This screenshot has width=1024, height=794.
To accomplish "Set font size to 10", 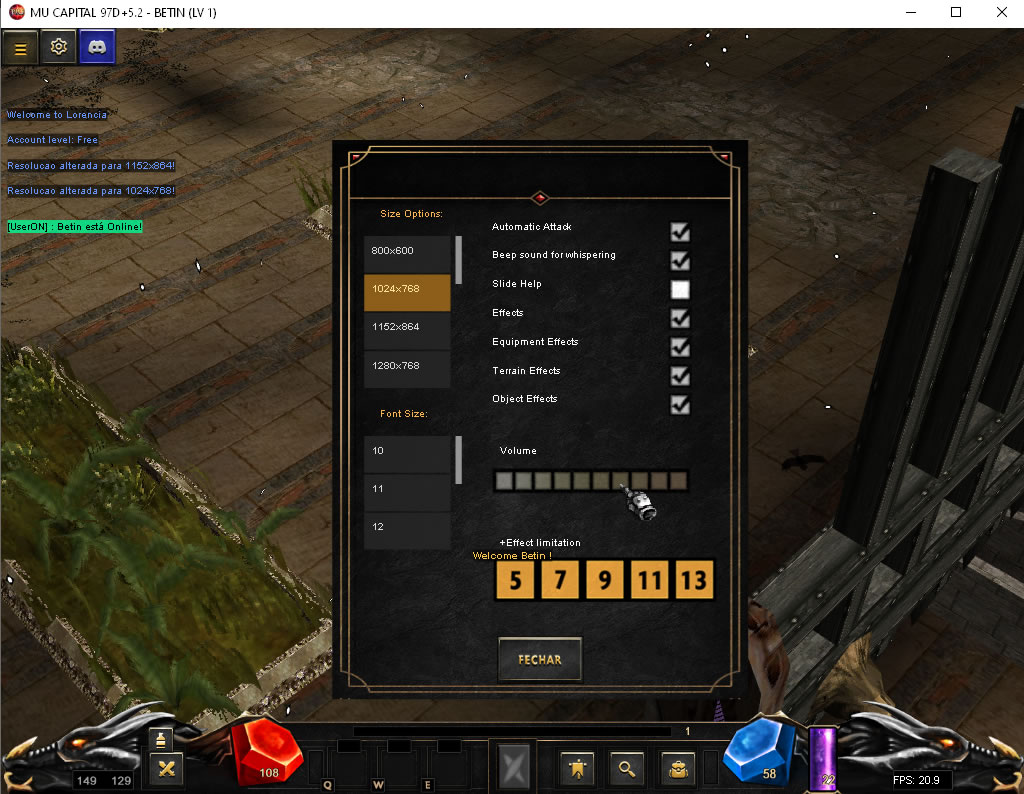I will tap(407, 452).
